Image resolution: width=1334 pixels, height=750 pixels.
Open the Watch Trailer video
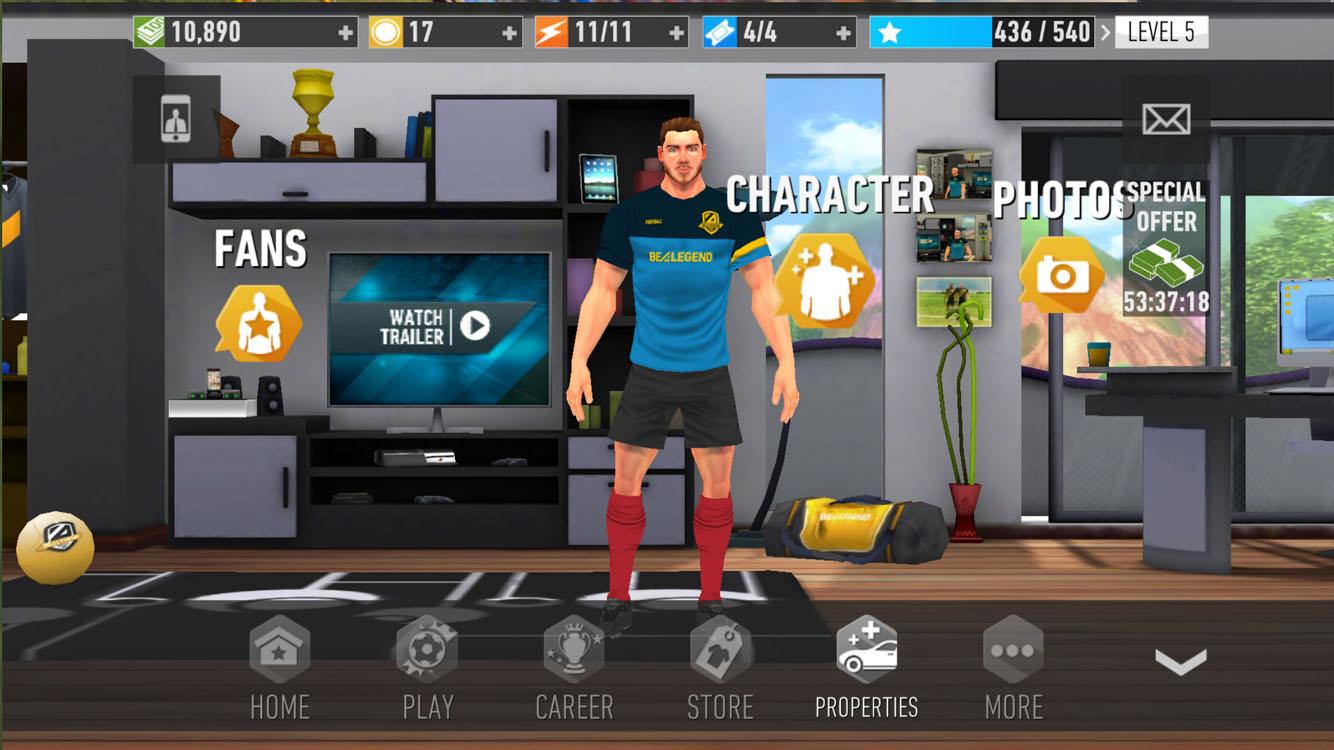point(437,327)
